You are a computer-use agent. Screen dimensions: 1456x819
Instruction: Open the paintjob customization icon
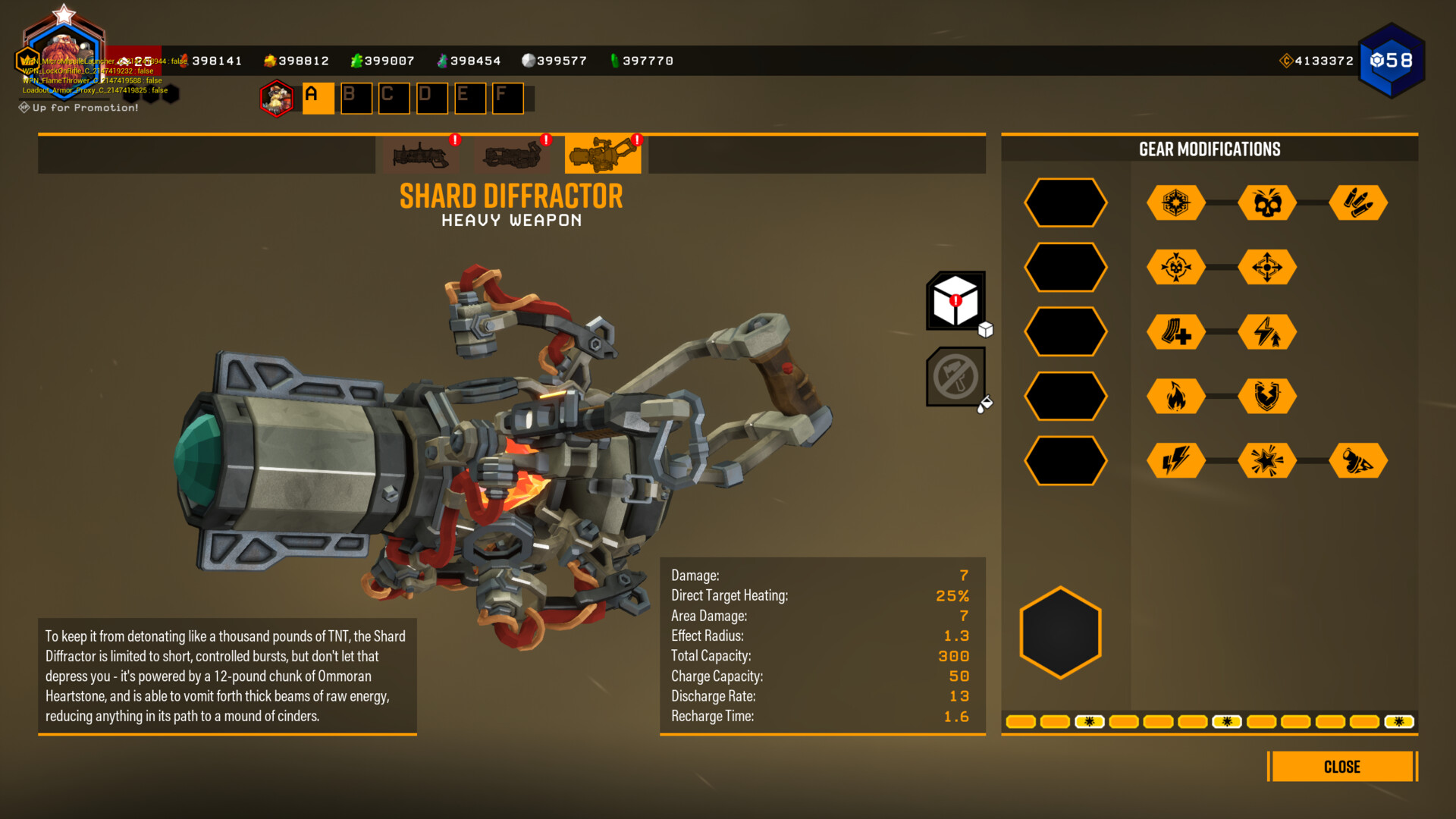[955, 377]
